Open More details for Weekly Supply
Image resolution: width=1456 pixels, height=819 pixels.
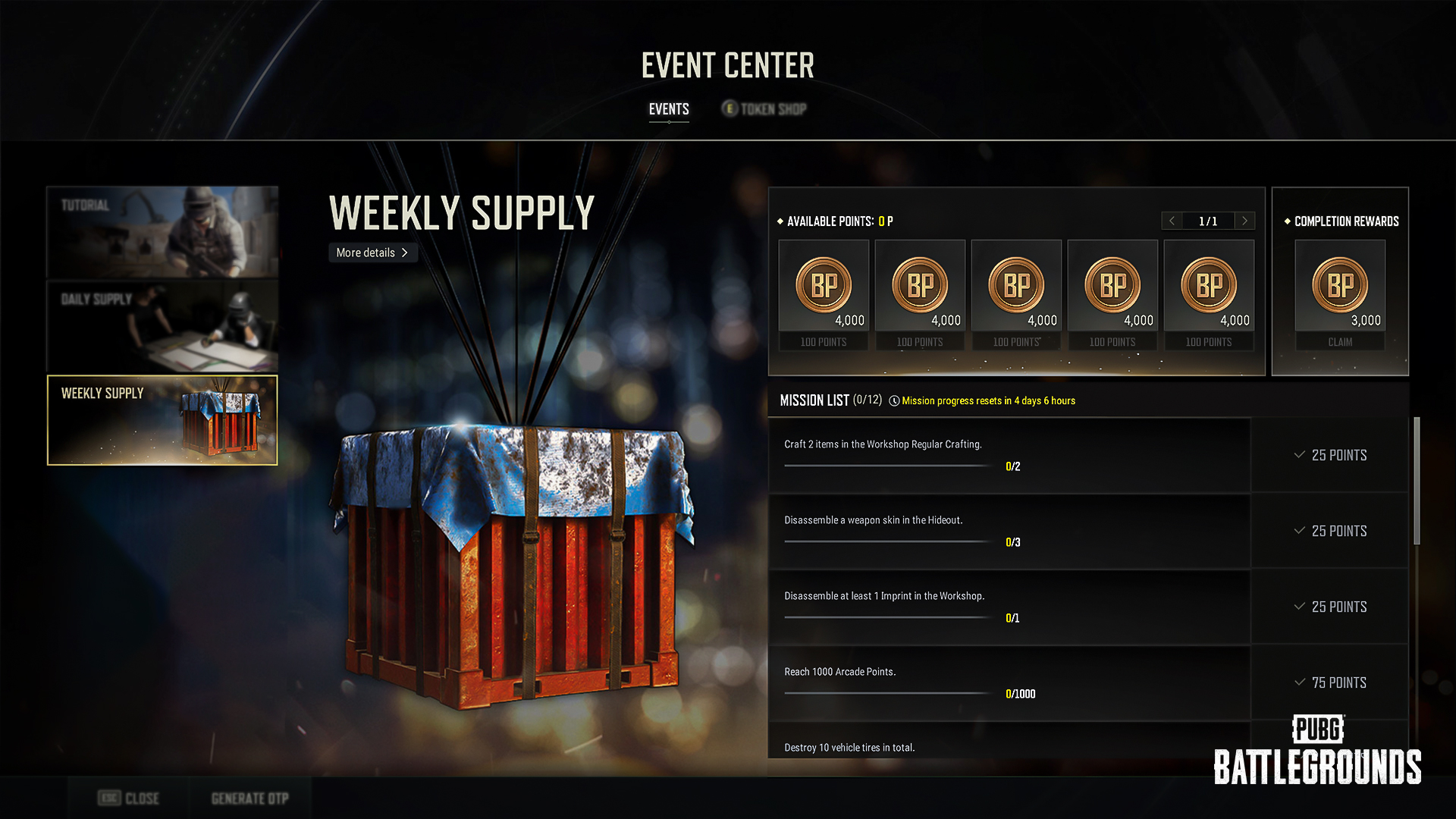coord(372,253)
